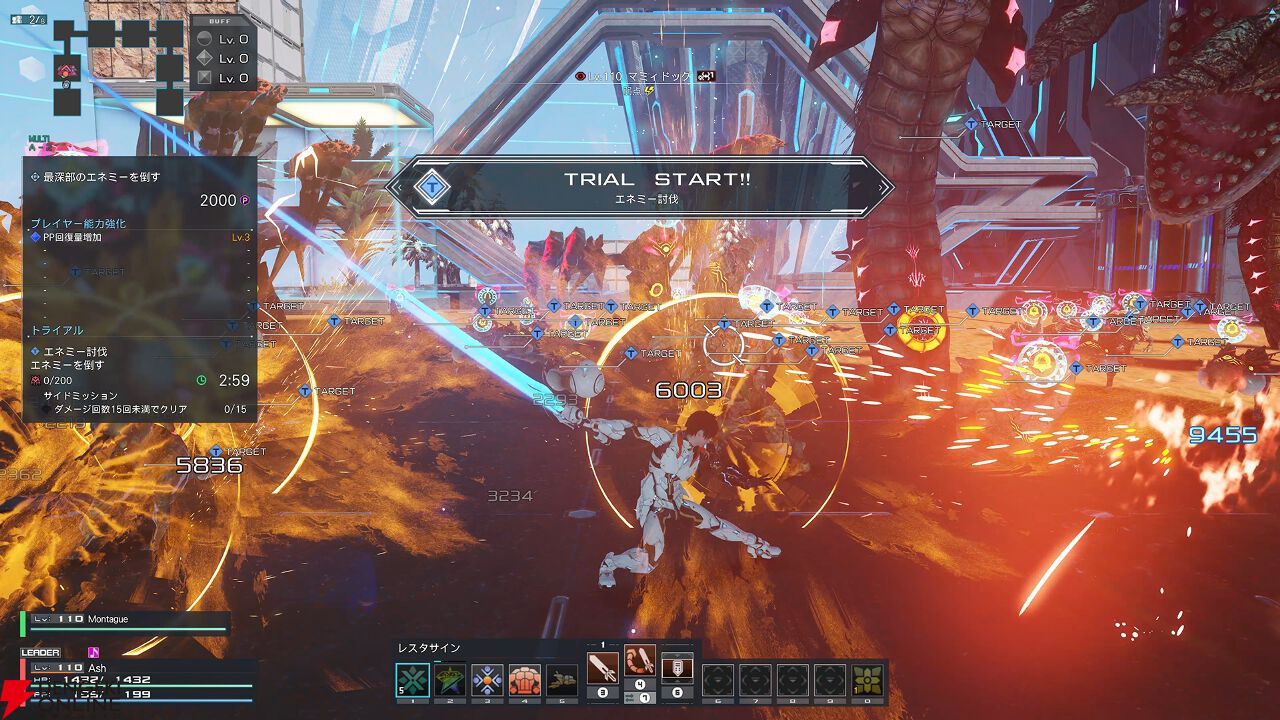1280x720 pixels.
Task: Use the Resta Sign item in slot 1
Action: click(412, 681)
